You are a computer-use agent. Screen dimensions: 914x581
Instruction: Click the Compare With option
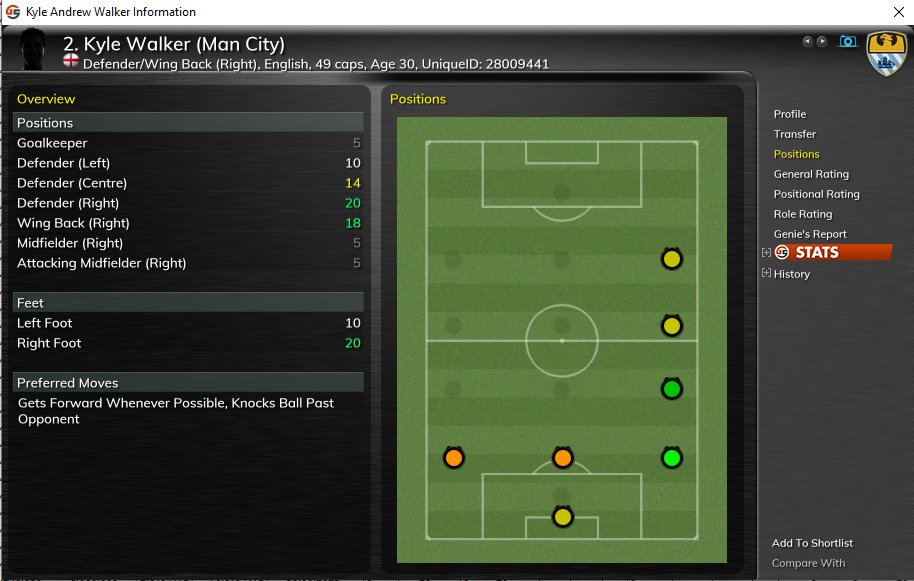808,563
